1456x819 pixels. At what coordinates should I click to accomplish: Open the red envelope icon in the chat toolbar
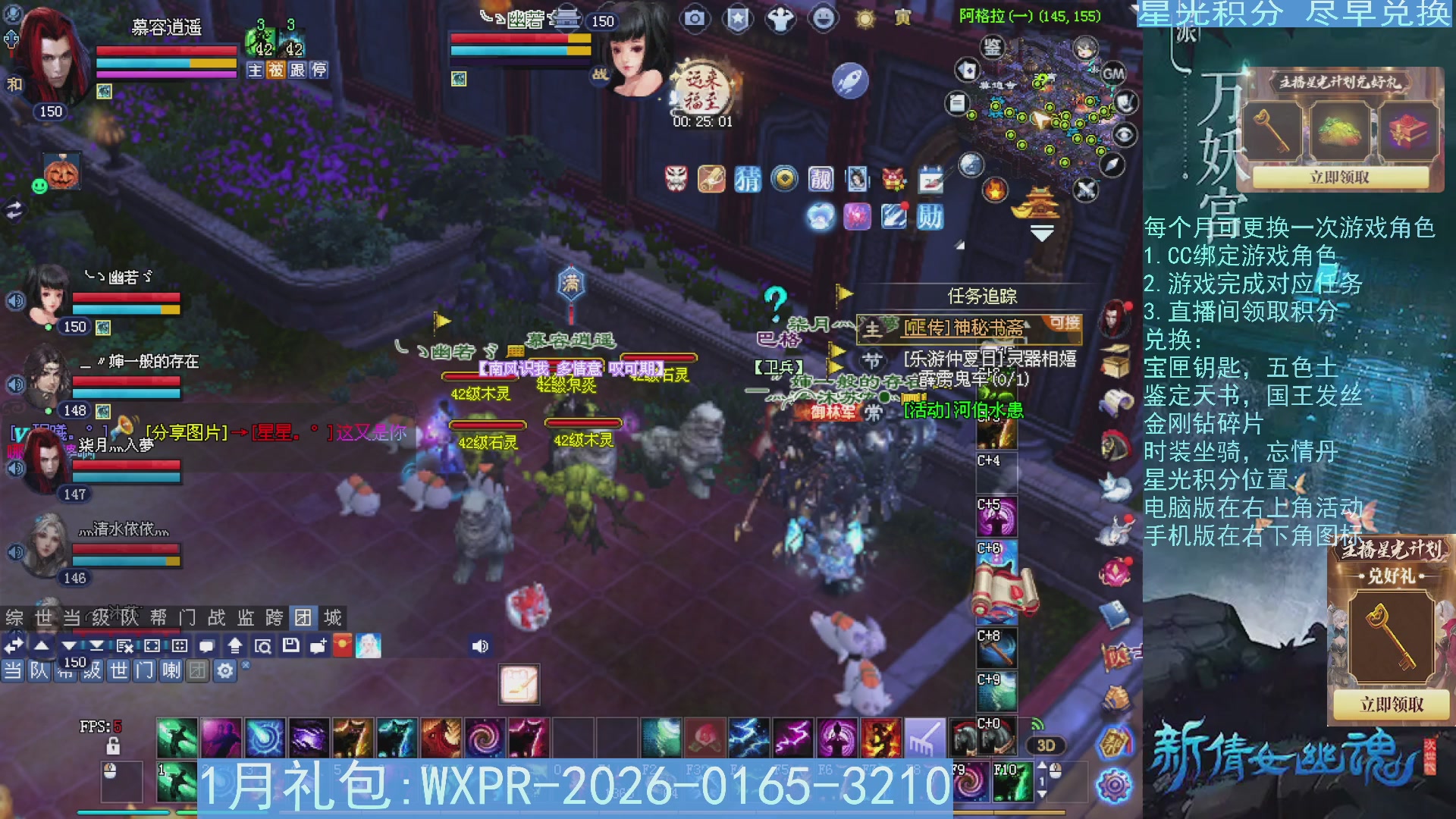[x=342, y=645]
